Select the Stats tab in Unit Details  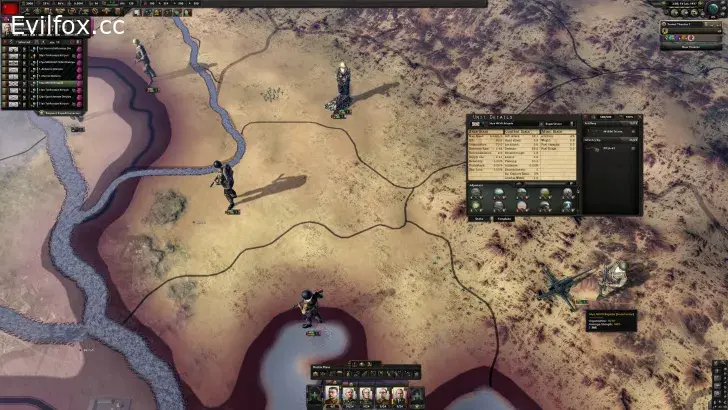(x=480, y=218)
